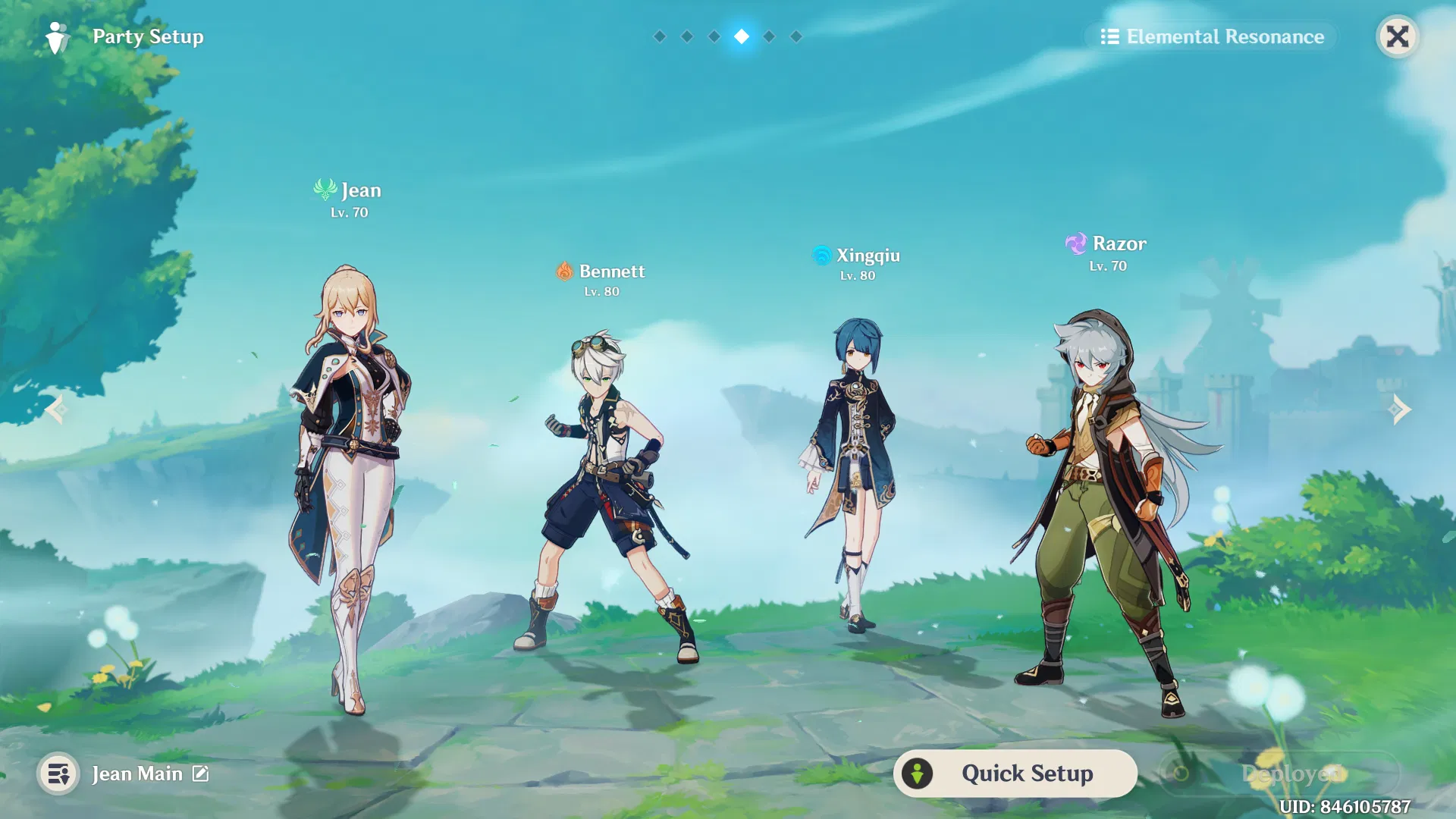Click the Quick Setup button
1456x819 pixels.
1015,773
